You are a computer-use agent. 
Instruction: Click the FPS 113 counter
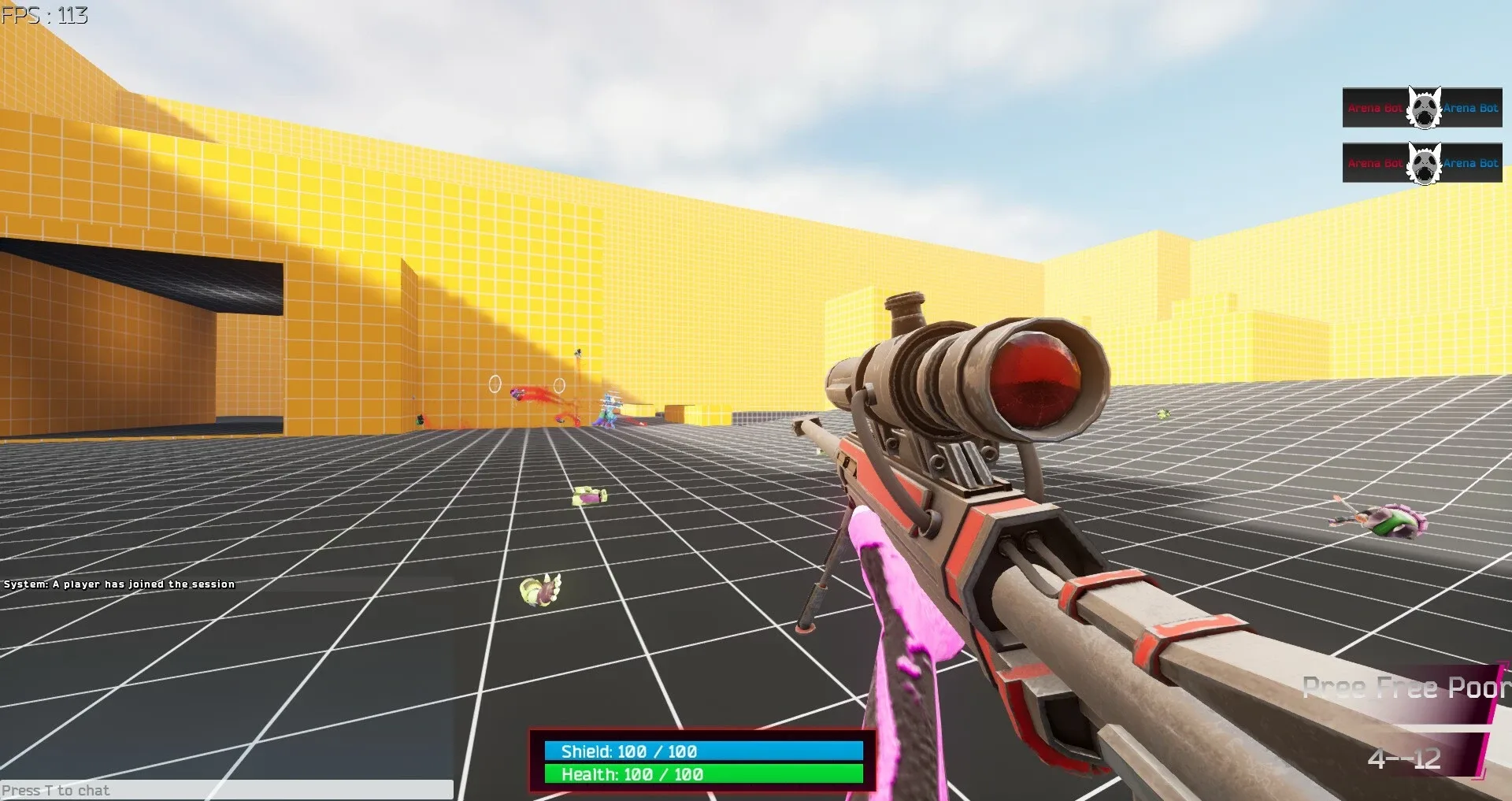pos(45,13)
